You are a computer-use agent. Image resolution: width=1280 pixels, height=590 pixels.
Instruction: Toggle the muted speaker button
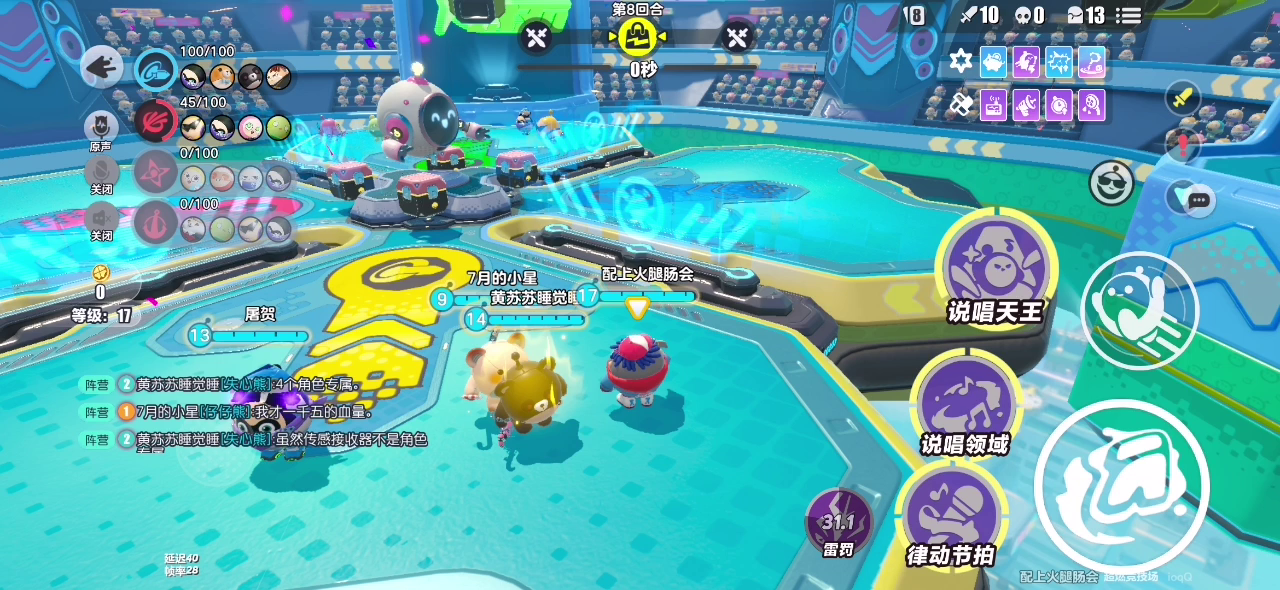(101, 216)
